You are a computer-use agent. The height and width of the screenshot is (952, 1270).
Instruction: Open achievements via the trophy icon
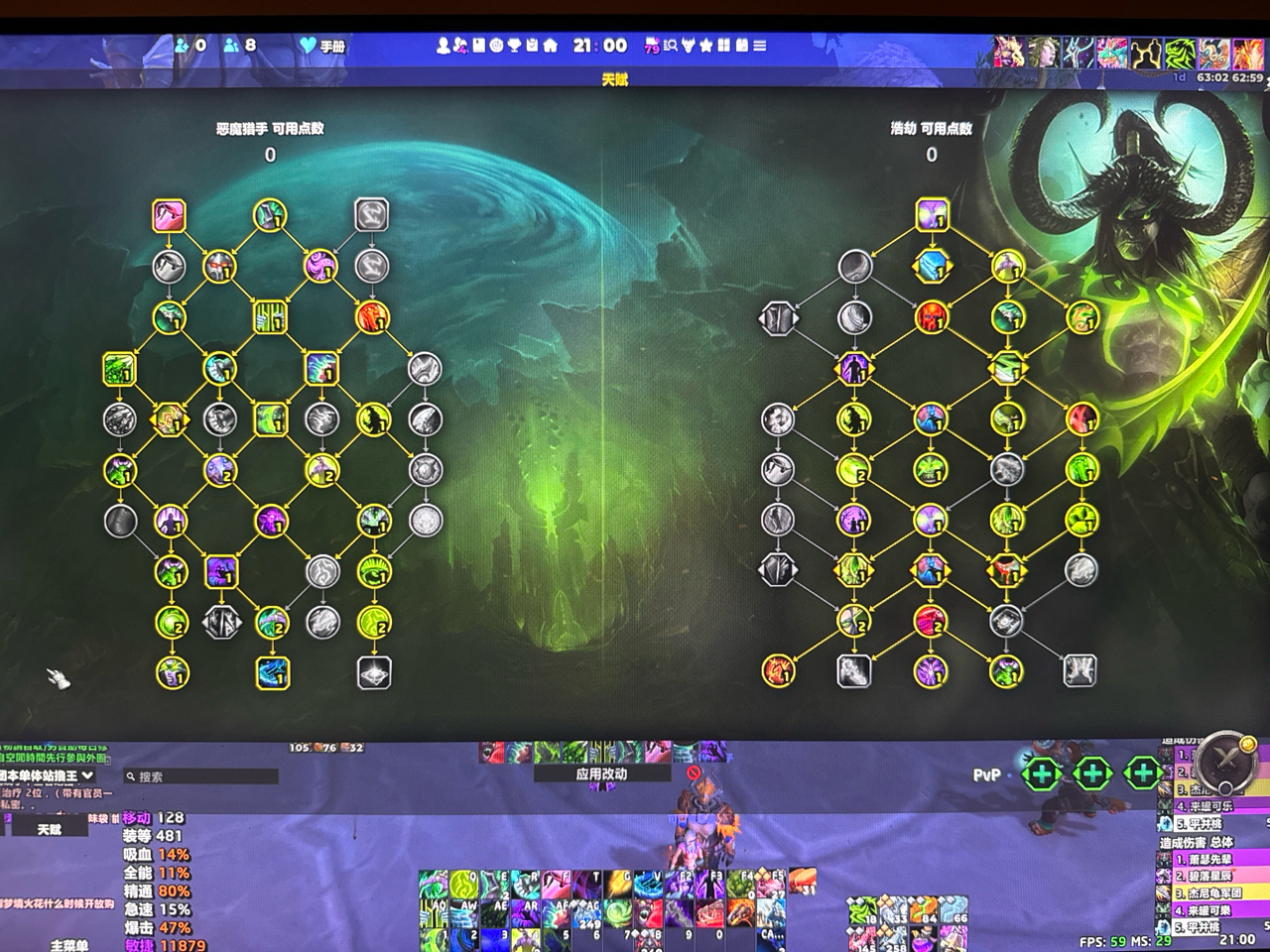[x=513, y=45]
